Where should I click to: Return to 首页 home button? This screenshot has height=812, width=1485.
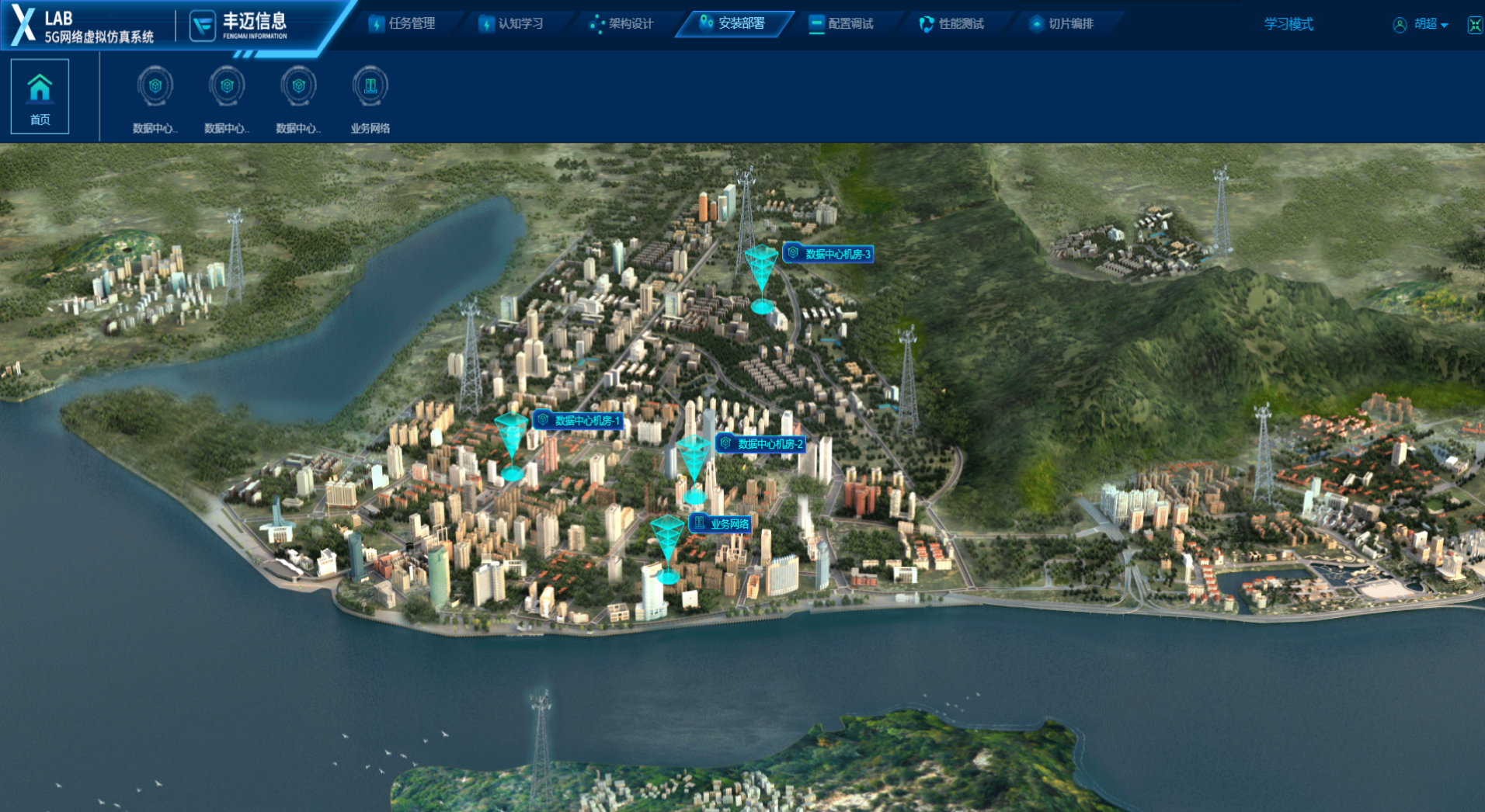[40, 97]
